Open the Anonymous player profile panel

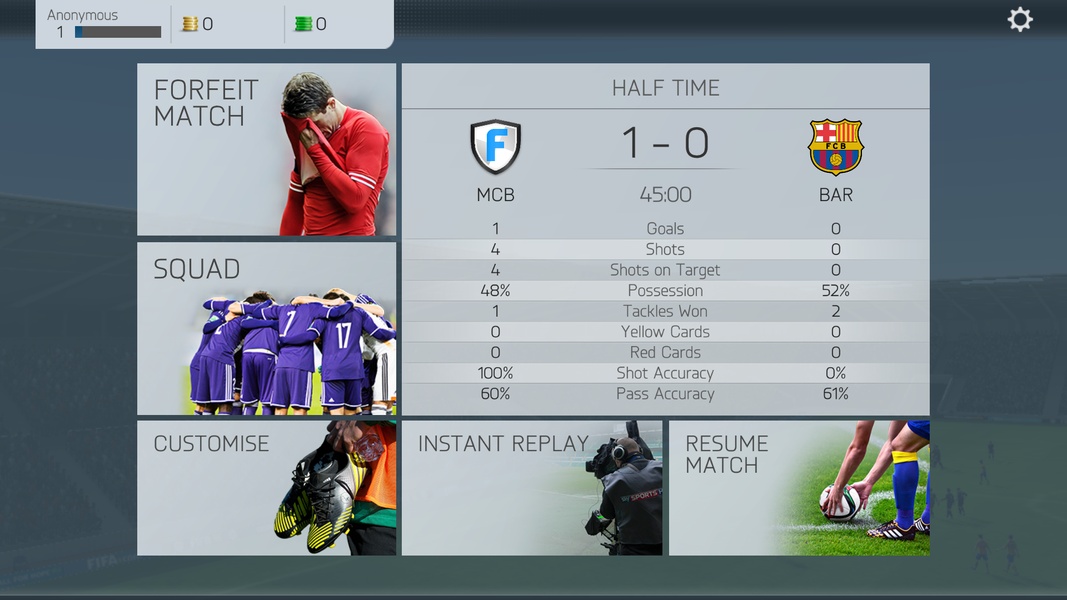pyautogui.click(x=103, y=24)
